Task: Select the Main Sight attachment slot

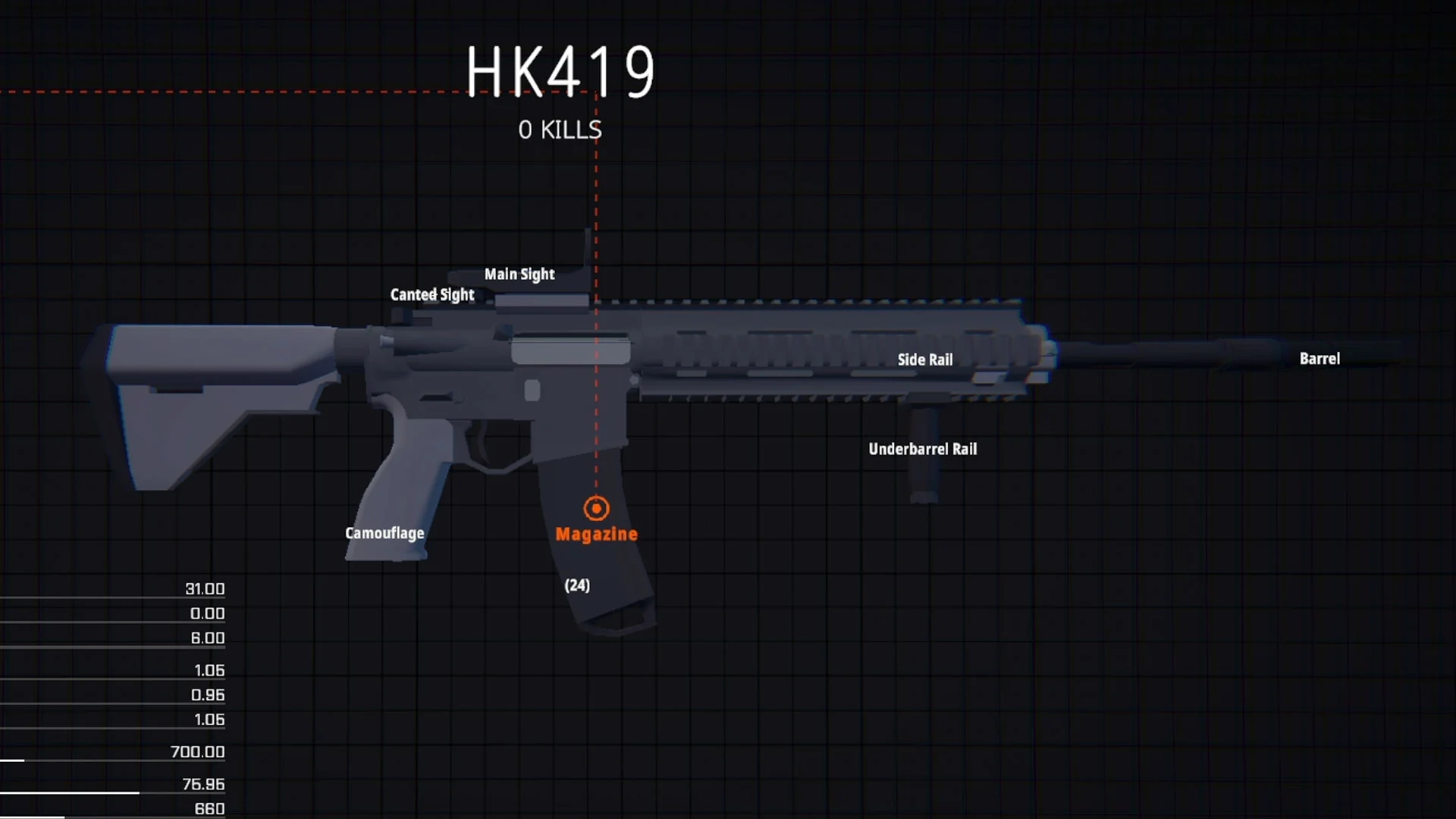Action: [519, 274]
